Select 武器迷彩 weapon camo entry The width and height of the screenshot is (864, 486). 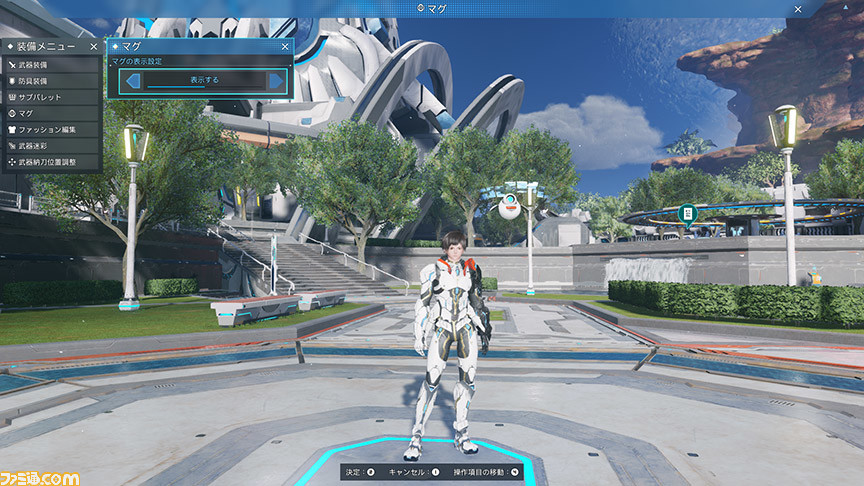(x=50, y=145)
